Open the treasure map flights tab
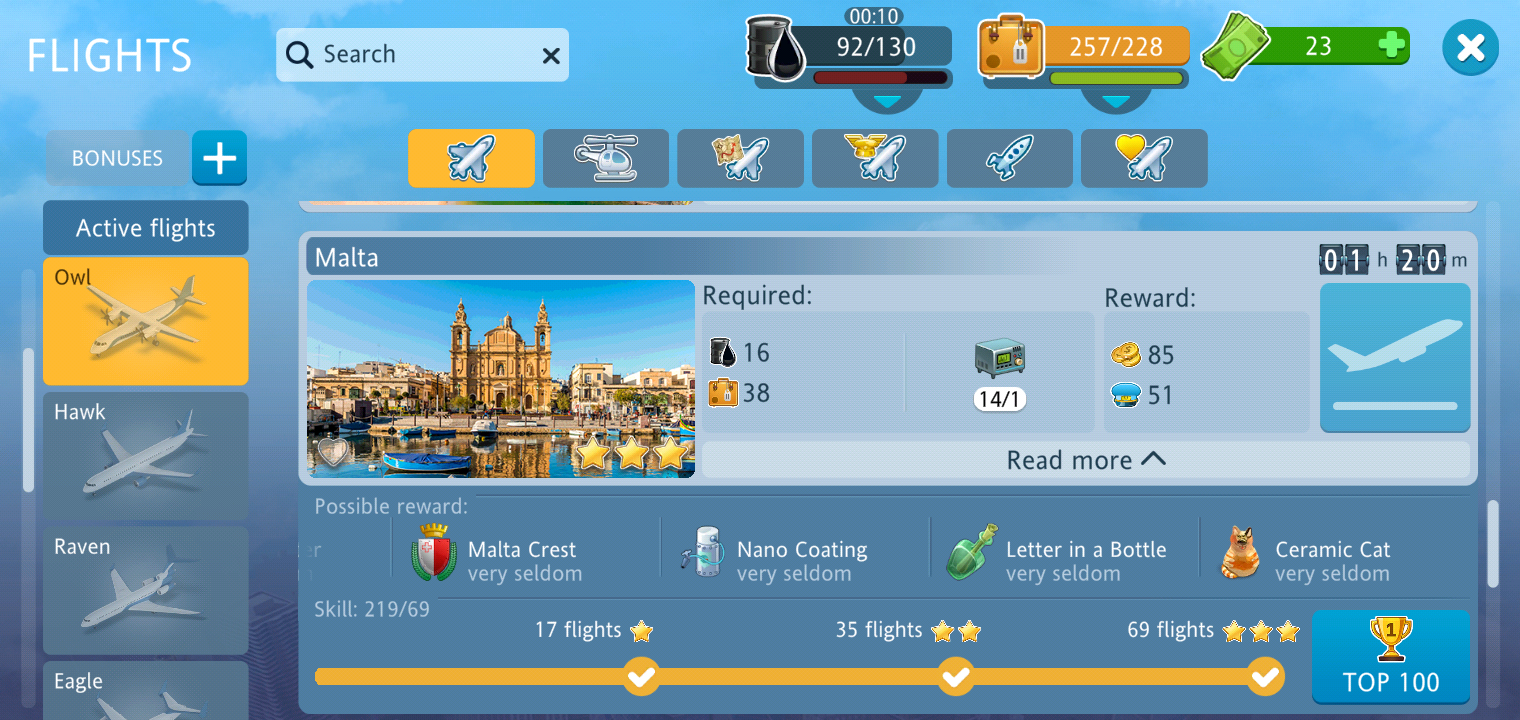The image size is (1520, 720). click(x=740, y=158)
